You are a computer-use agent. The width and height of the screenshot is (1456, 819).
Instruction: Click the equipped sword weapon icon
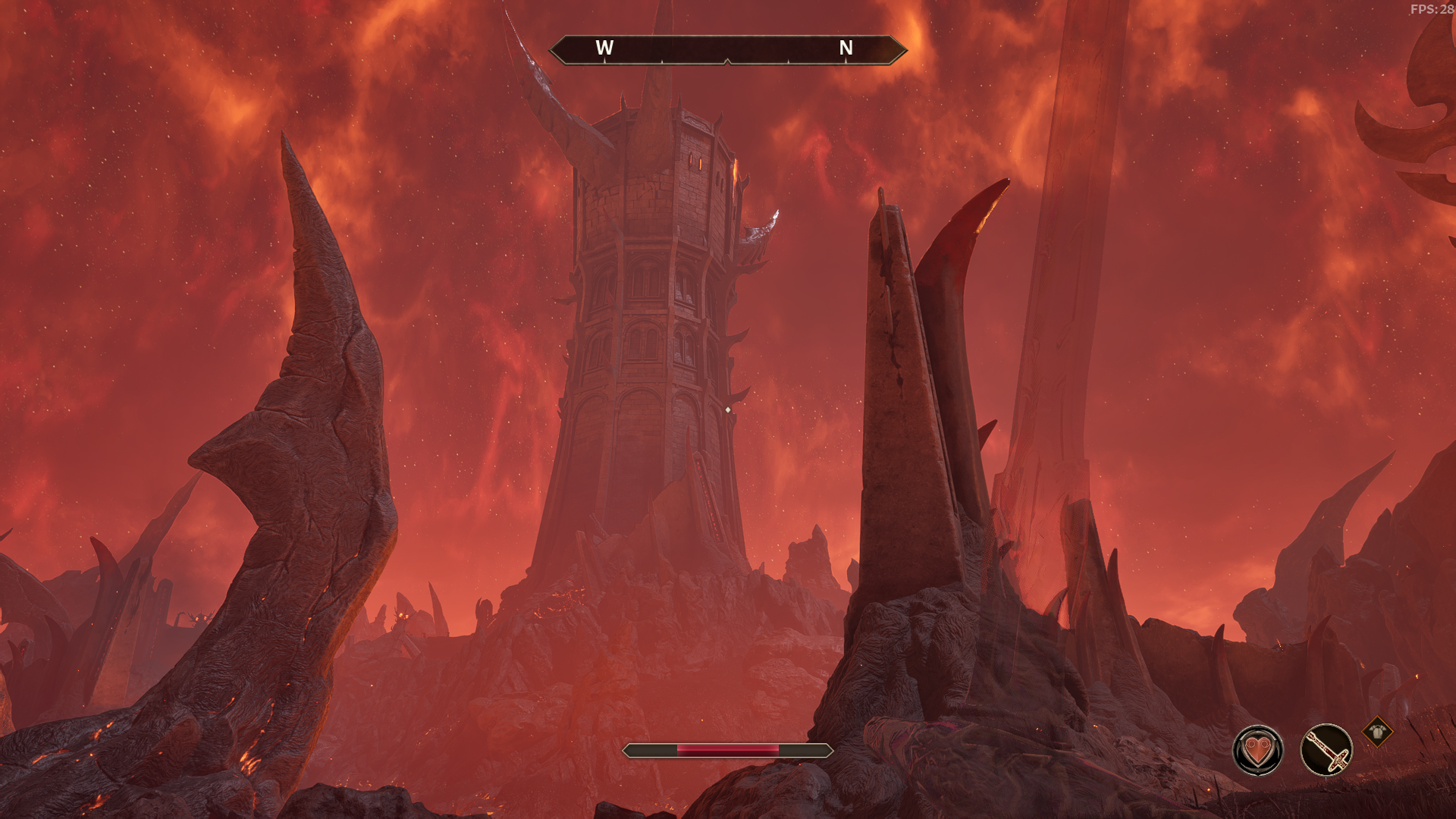click(x=1326, y=751)
